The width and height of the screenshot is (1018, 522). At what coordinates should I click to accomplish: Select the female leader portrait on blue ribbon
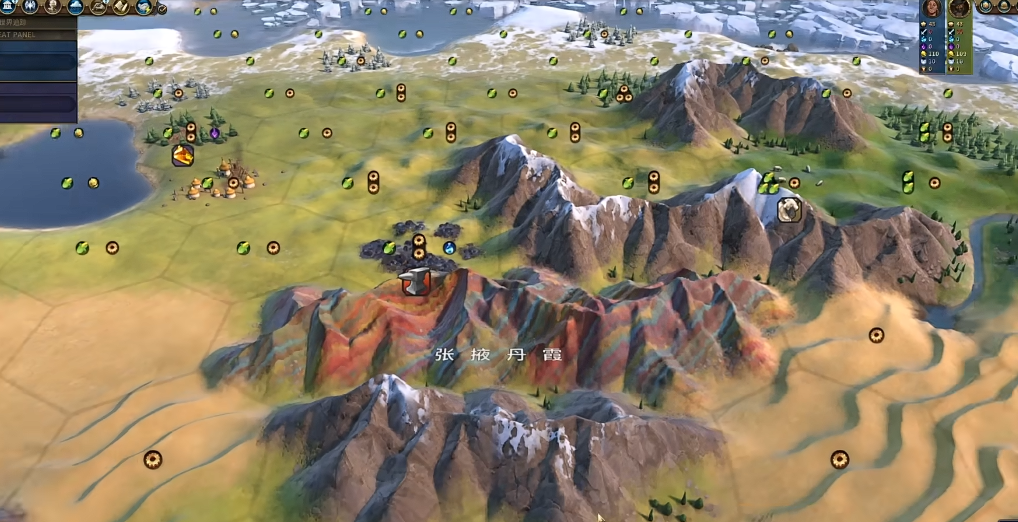pyautogui.click(x=932, y=8)
